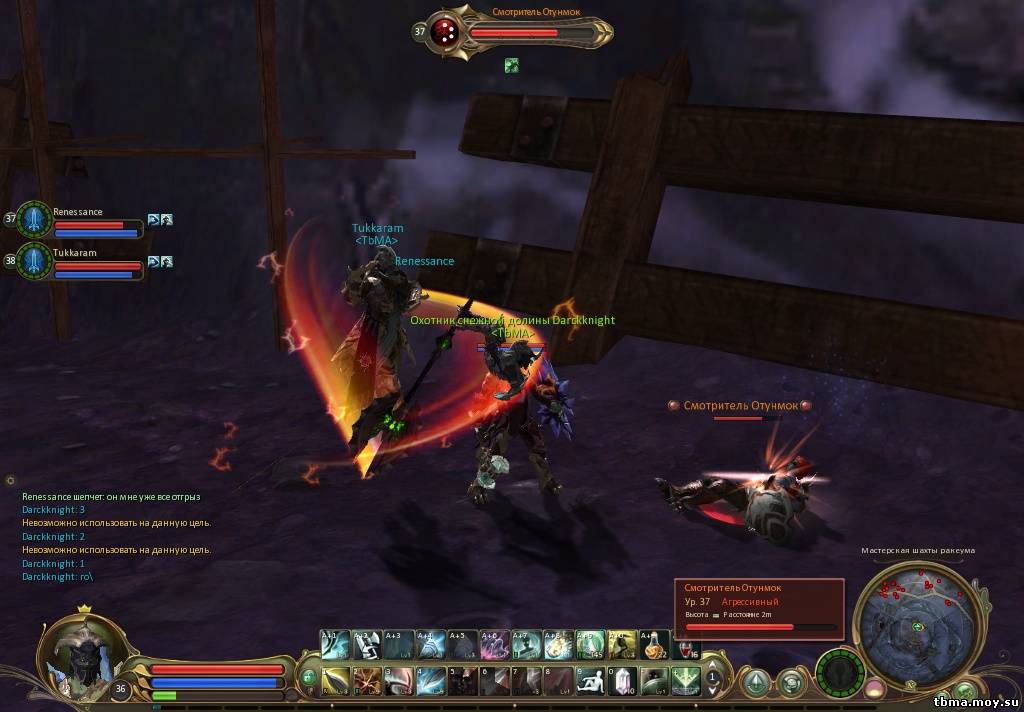
Task: Toggle the green hotbar lock icon
Action: [x=309, y=678]
